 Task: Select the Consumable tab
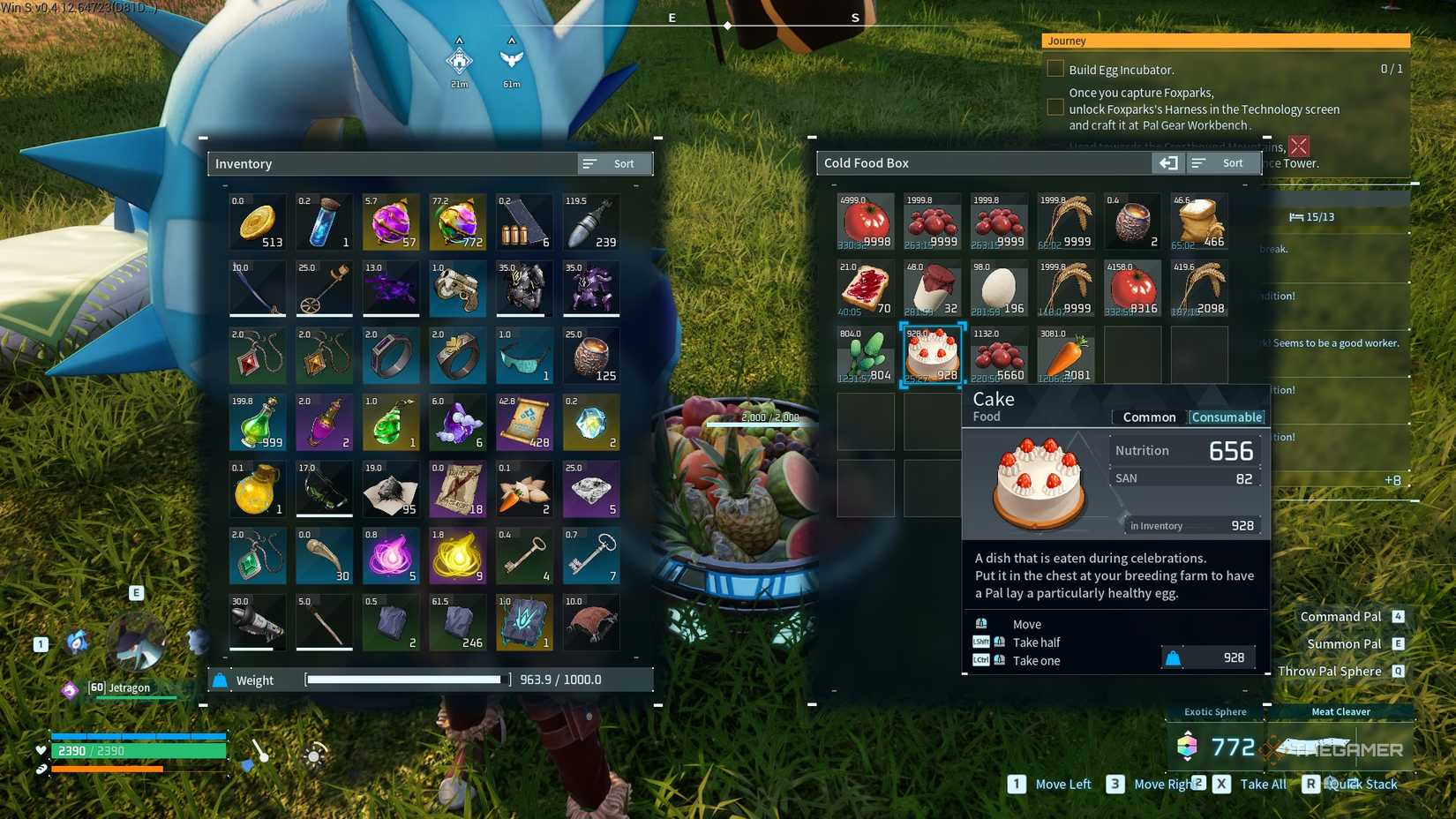1227,417
